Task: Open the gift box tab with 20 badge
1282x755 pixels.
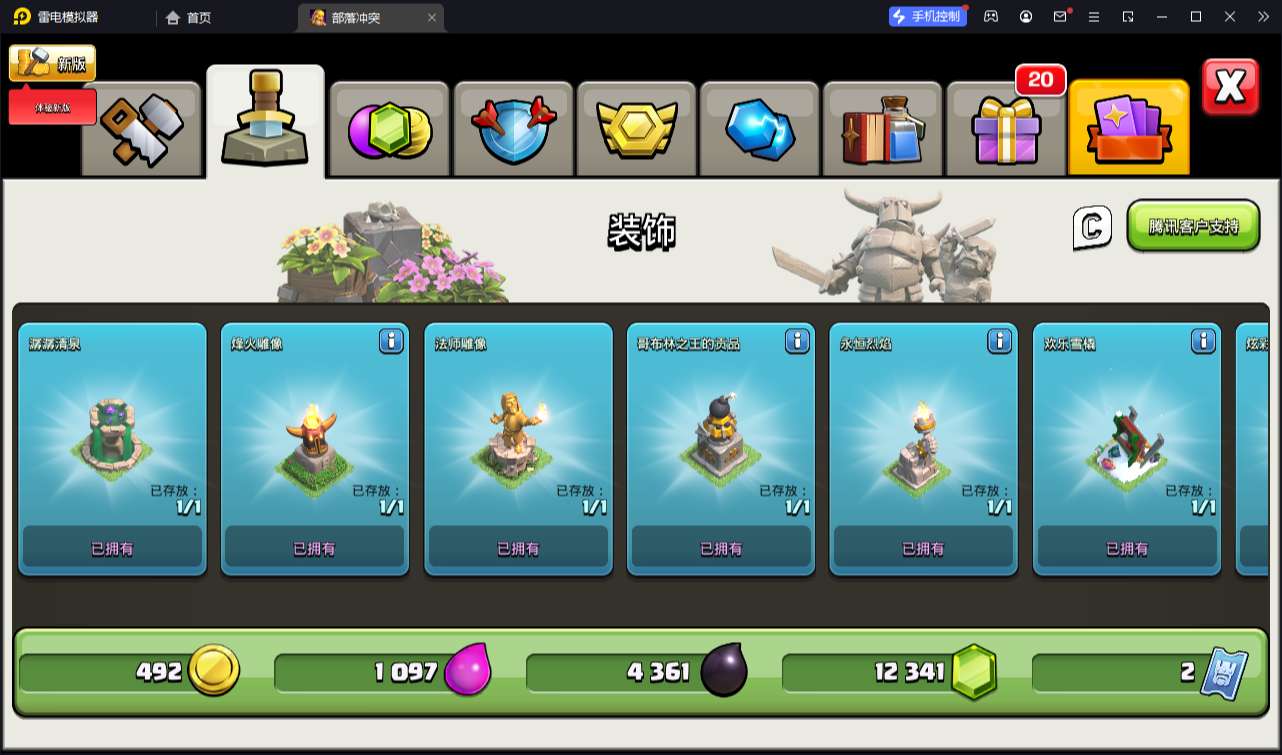Action: click(x=1006, y=130)
